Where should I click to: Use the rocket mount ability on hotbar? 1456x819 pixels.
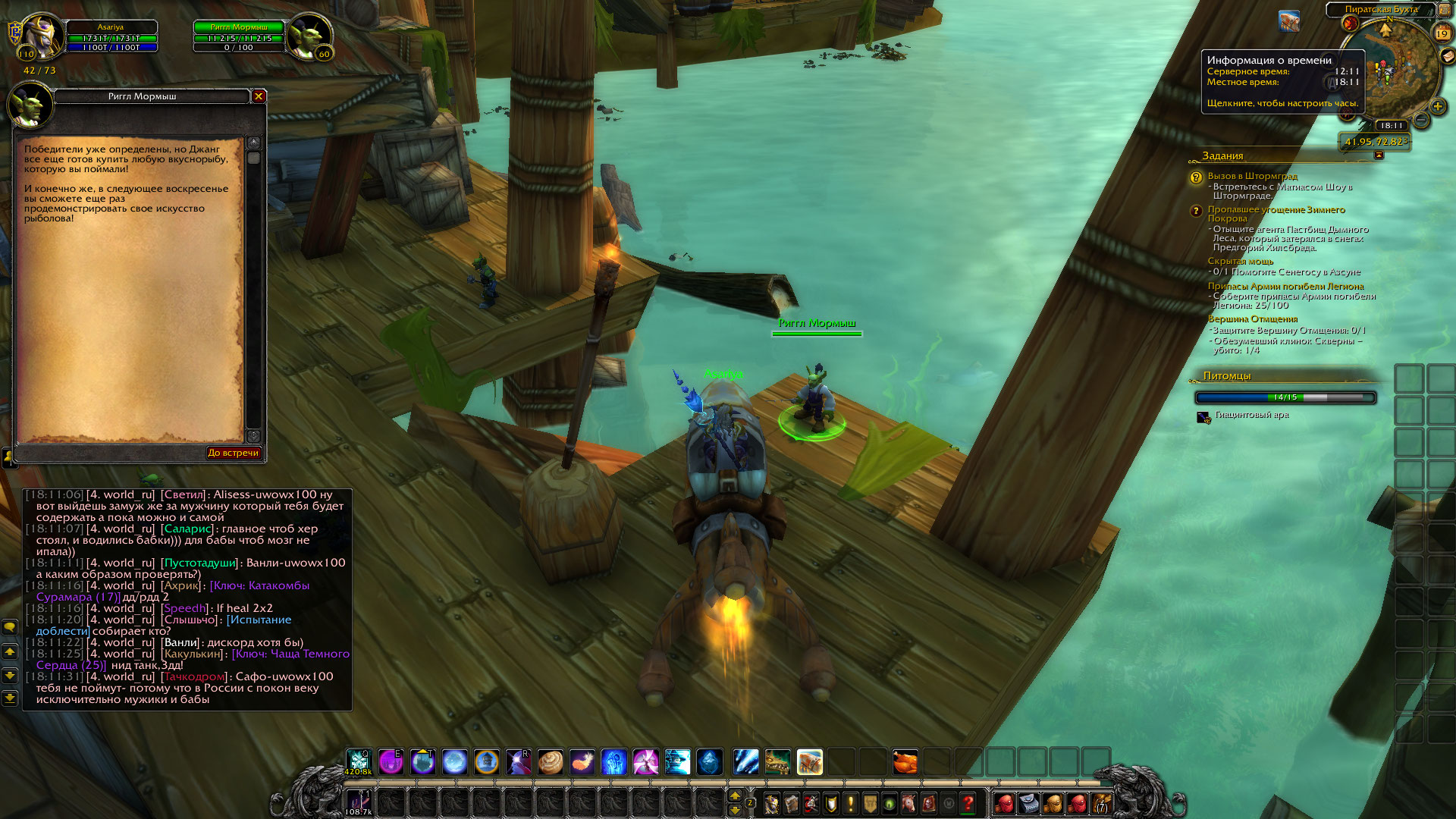(810, 761)
